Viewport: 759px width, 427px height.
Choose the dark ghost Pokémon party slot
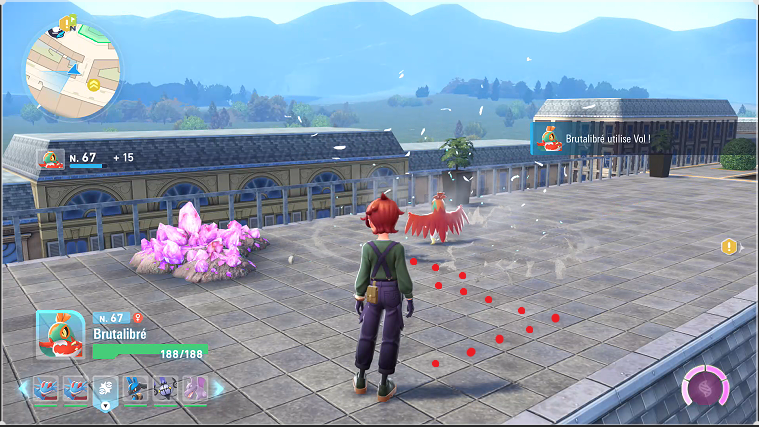coord(165,389)
